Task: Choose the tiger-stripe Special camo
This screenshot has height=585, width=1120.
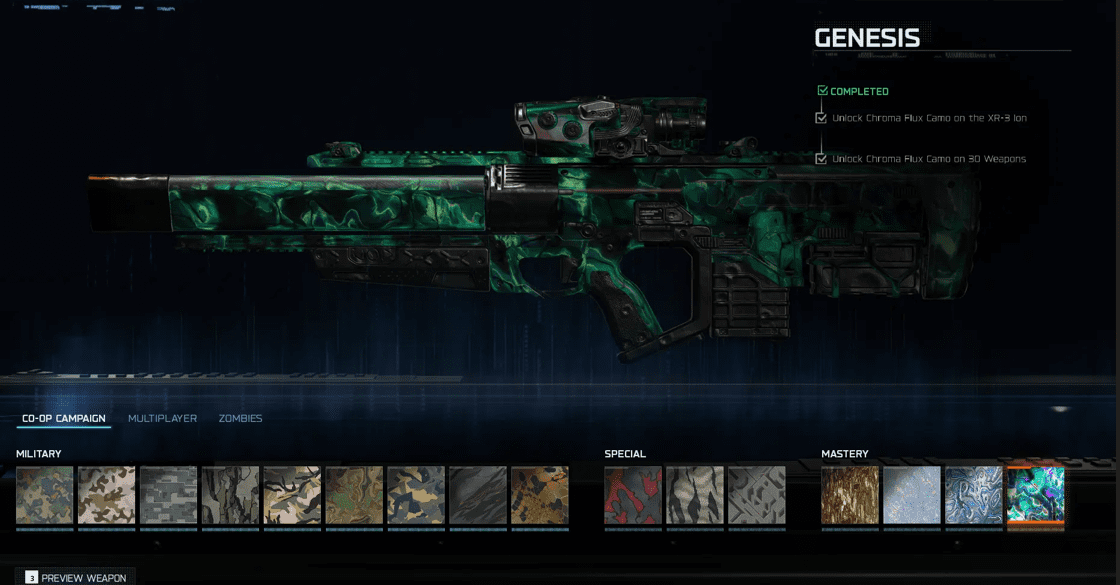Action: coord(695,495)
